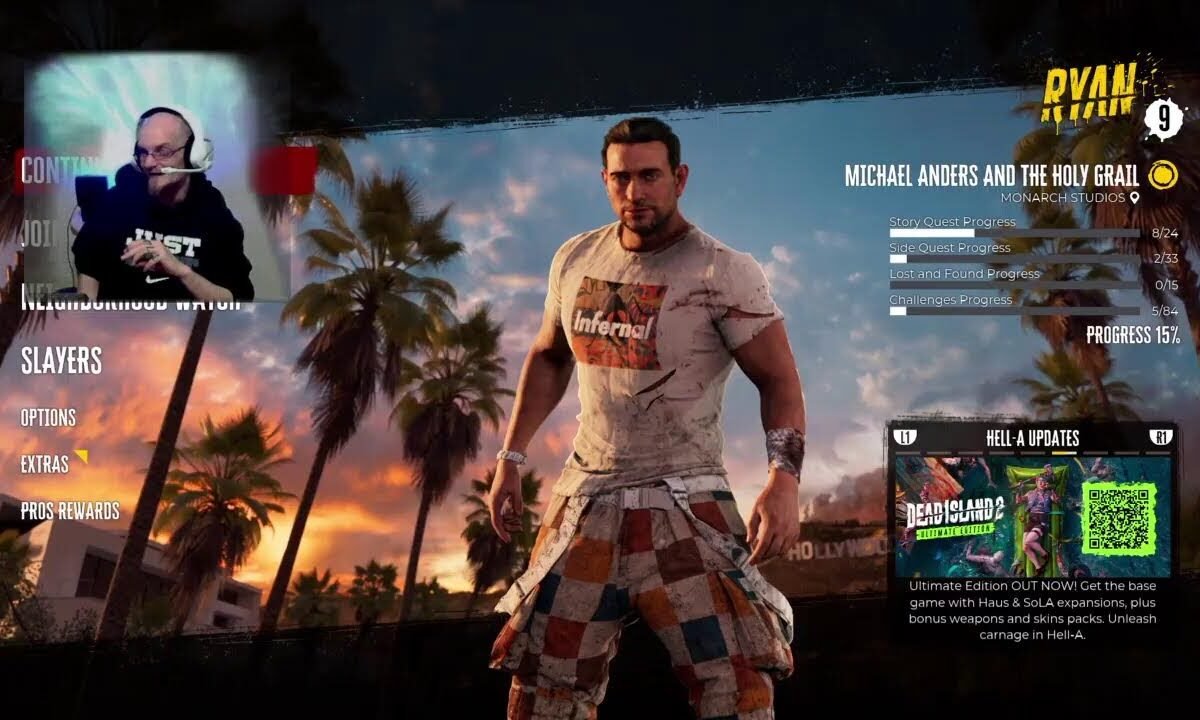Select the Michael Anders and the Holy Grail quest
The image size is (1200, 720).
pos(992,176)
